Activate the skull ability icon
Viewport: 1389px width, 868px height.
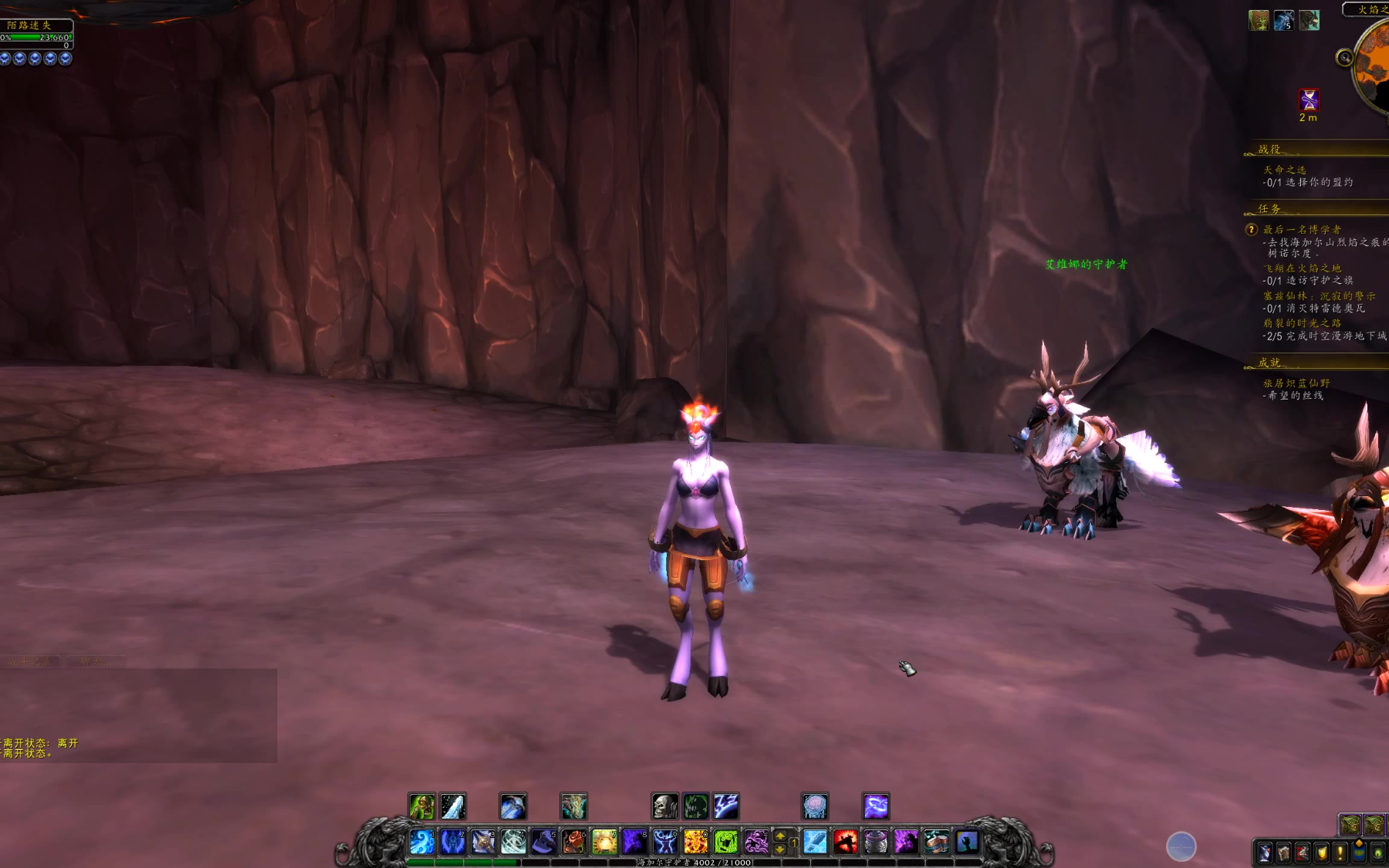click(x=664, y=806)
